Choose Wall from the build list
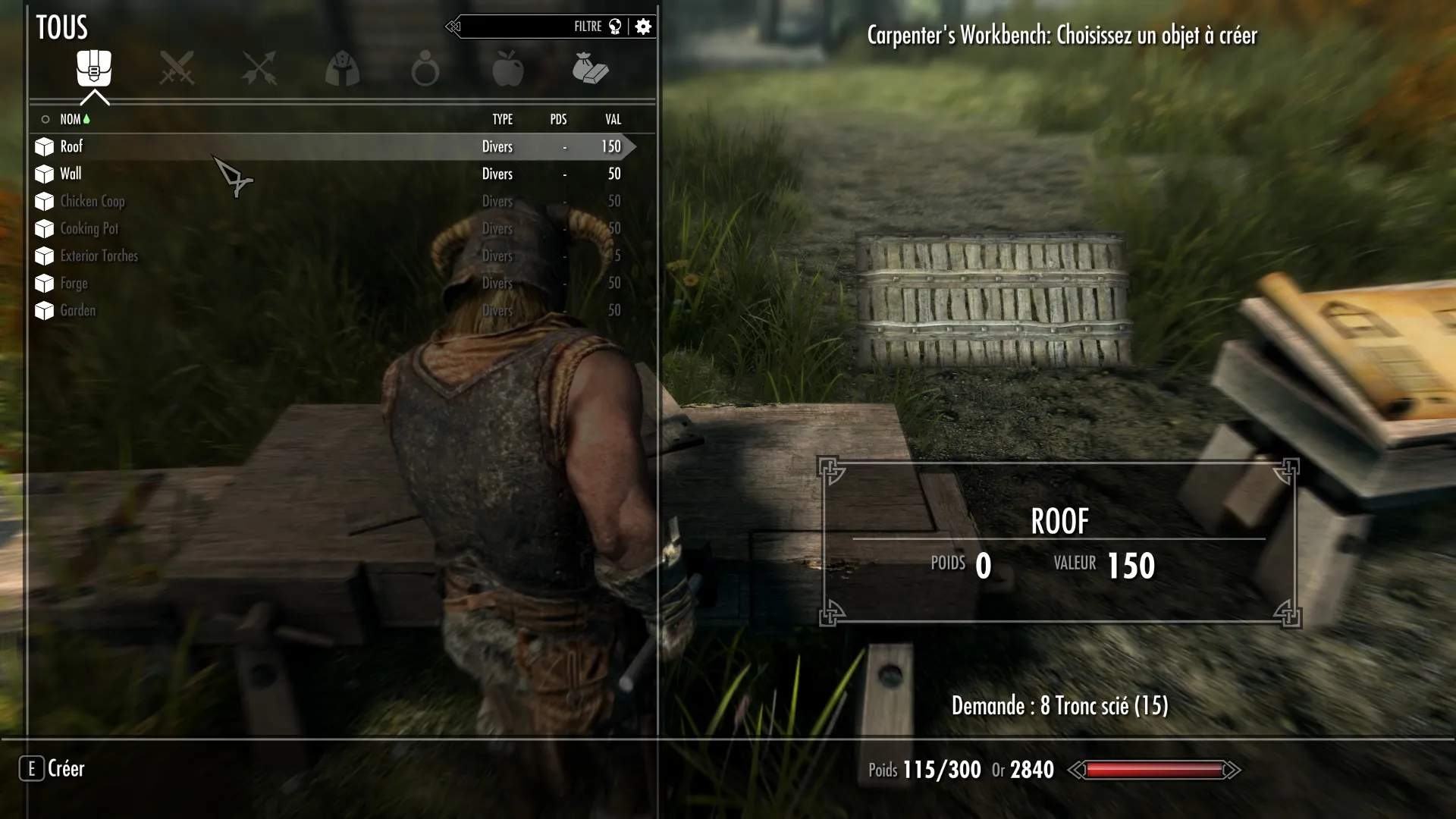The height and width of the screenshot is (819, 1456). click(x=71, y=174)
